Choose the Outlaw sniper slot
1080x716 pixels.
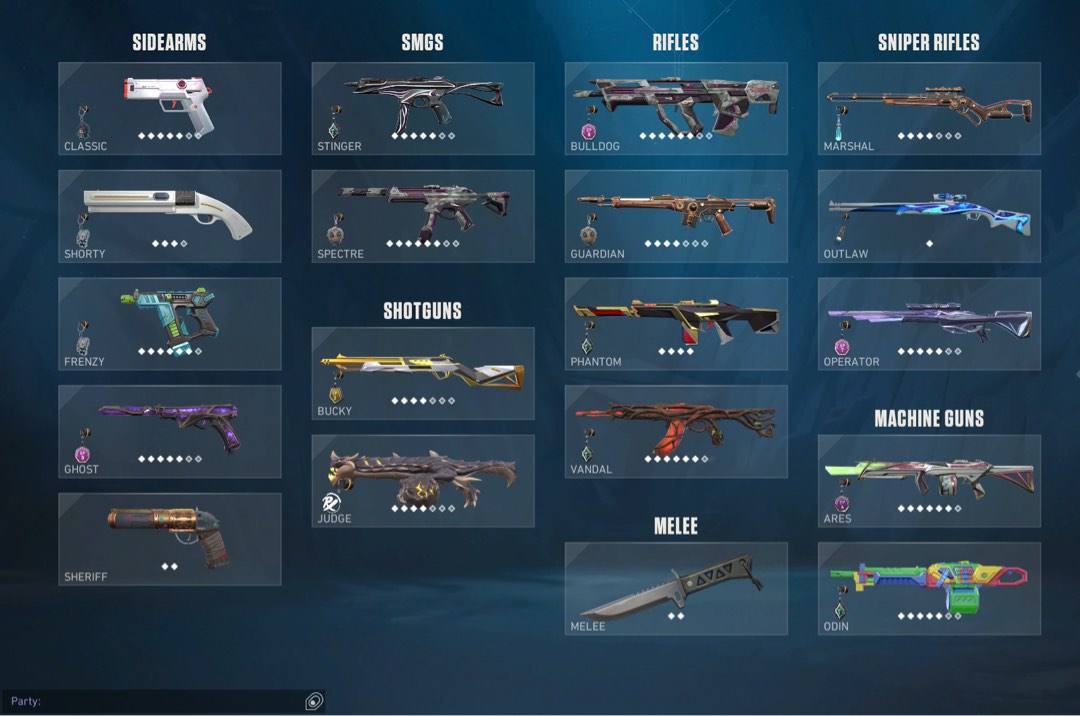pyautogui.click(x=929, y=216)
